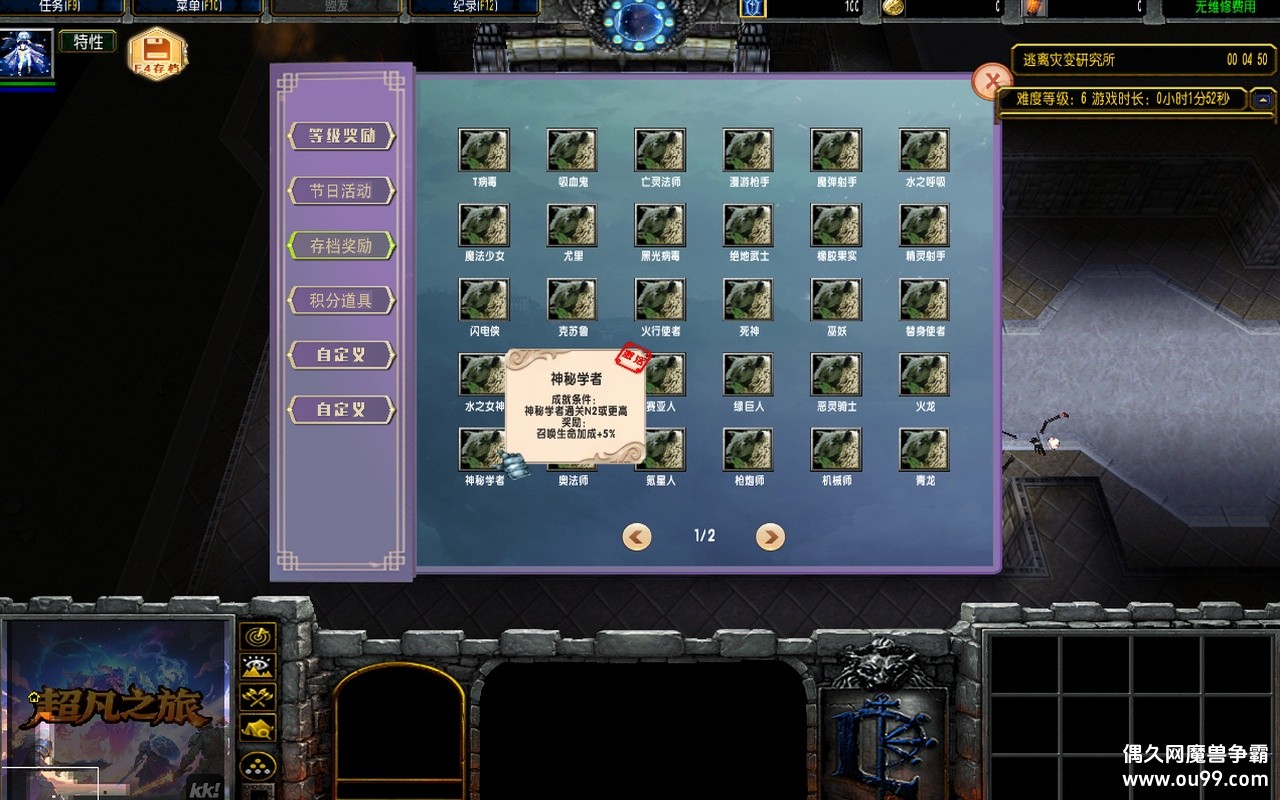Select the crossed axes combat icon
The height and width of the screenshot is (800, 1280).
258,694
